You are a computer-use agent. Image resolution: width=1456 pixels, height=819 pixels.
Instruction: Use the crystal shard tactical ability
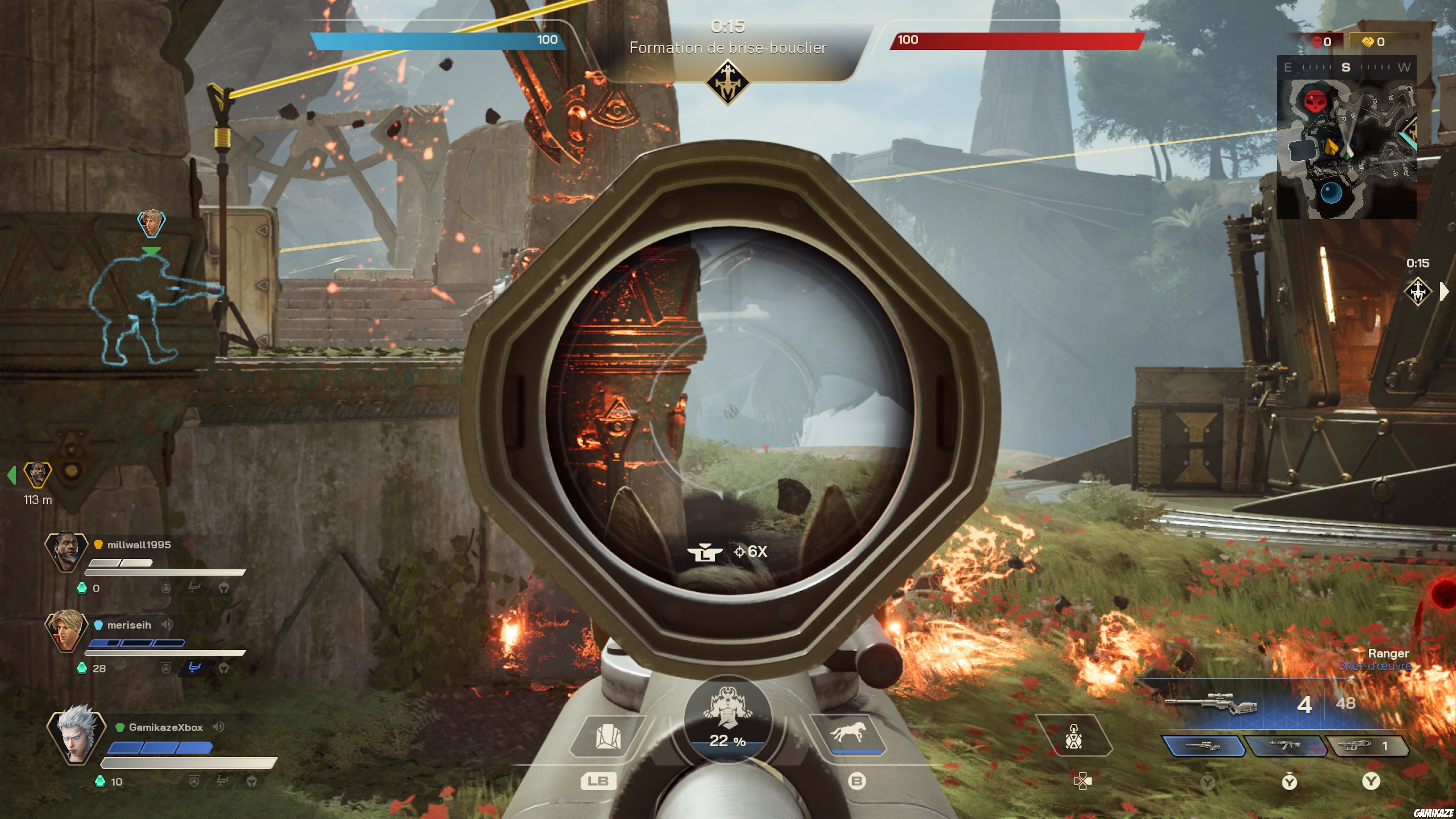(607, 736)
